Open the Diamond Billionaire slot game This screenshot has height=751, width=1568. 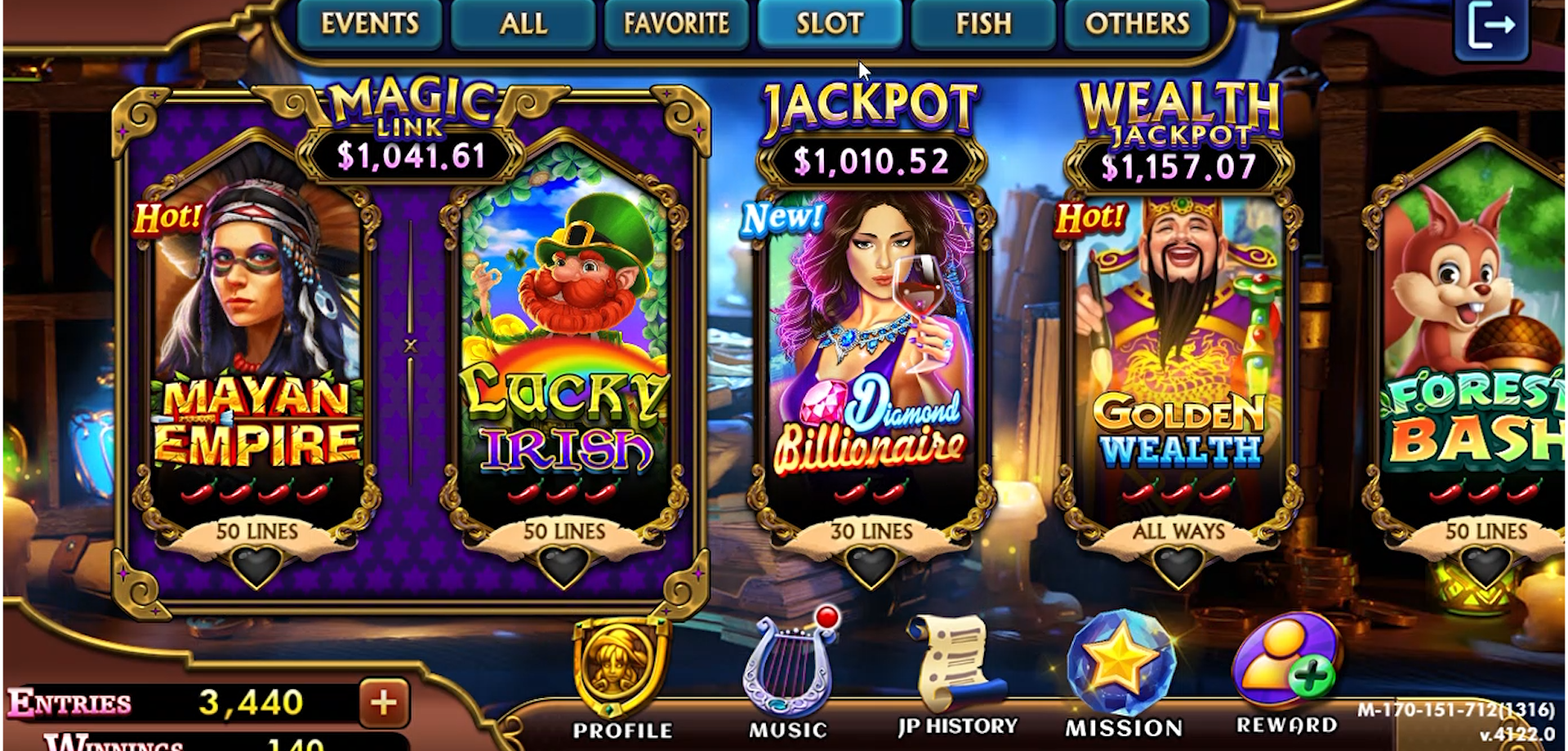pyautogui.click(x=871, y=343)
